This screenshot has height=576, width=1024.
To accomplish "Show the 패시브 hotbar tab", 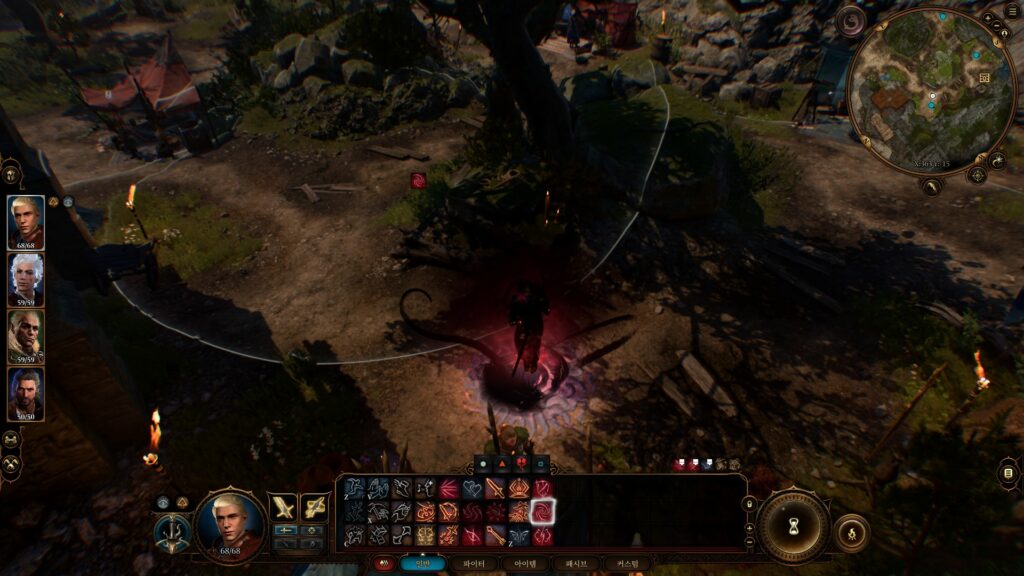I will click(577, 564).
